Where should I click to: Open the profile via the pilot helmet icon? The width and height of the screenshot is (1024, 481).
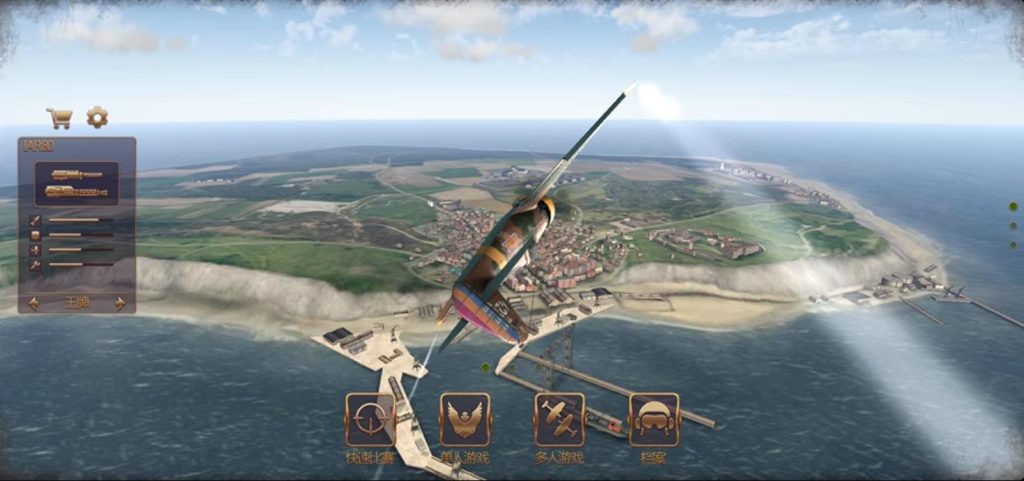tap(654, 419)
